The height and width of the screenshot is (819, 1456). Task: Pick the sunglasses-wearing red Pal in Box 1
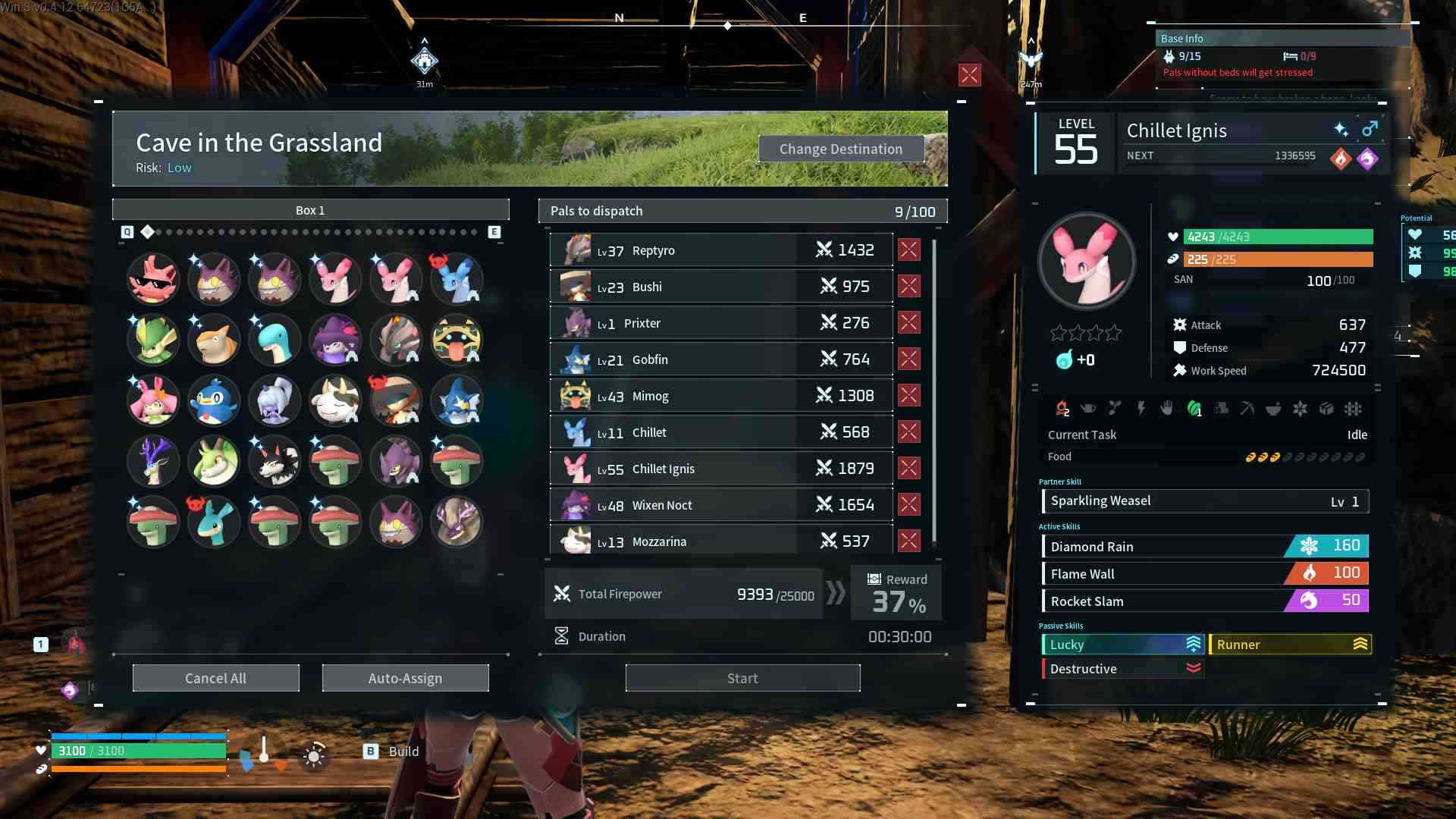click(153, 279)
